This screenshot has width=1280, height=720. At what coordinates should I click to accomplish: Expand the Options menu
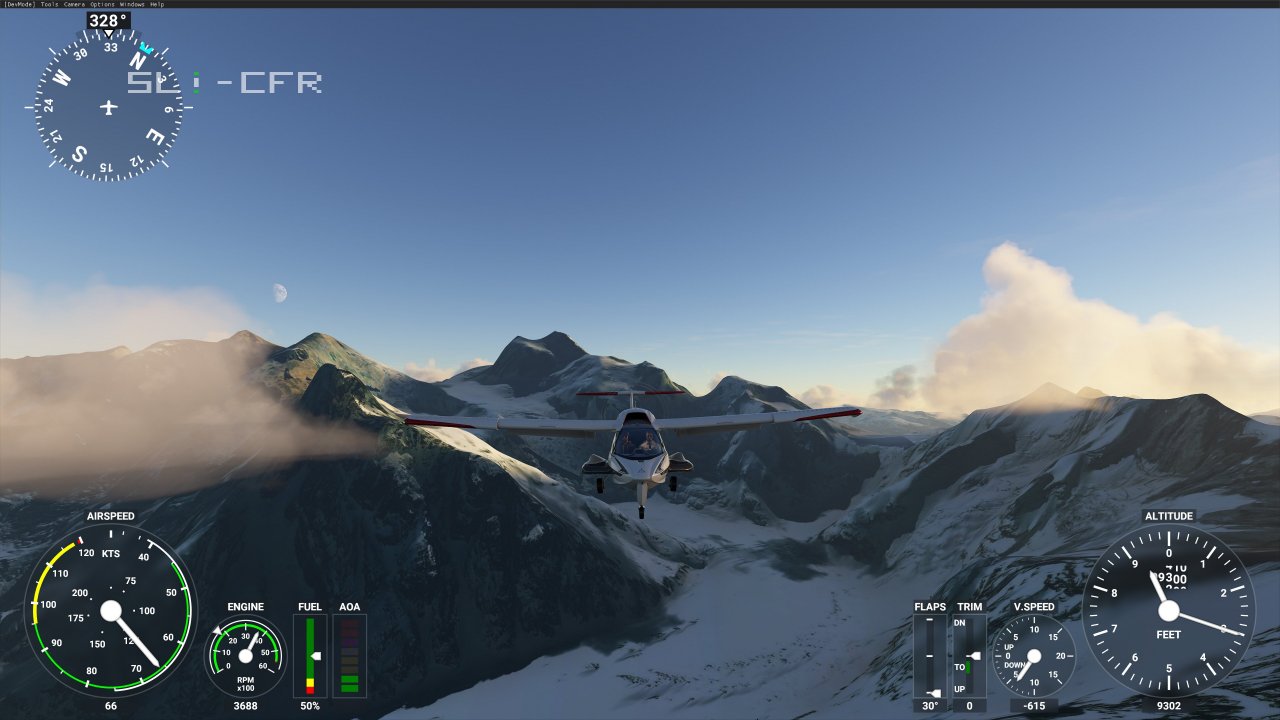101,4
